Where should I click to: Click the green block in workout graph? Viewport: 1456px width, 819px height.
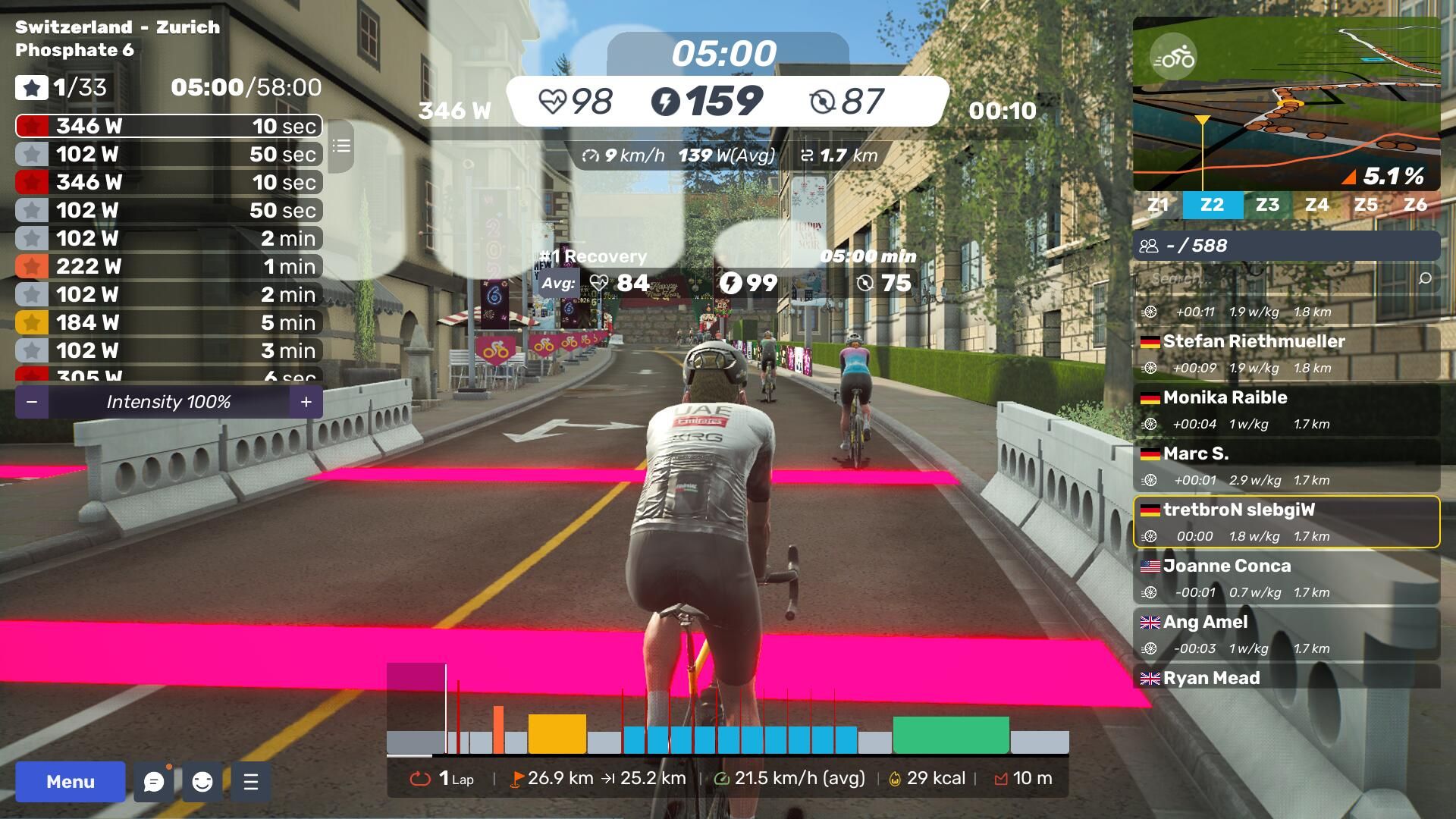(951, 734)
